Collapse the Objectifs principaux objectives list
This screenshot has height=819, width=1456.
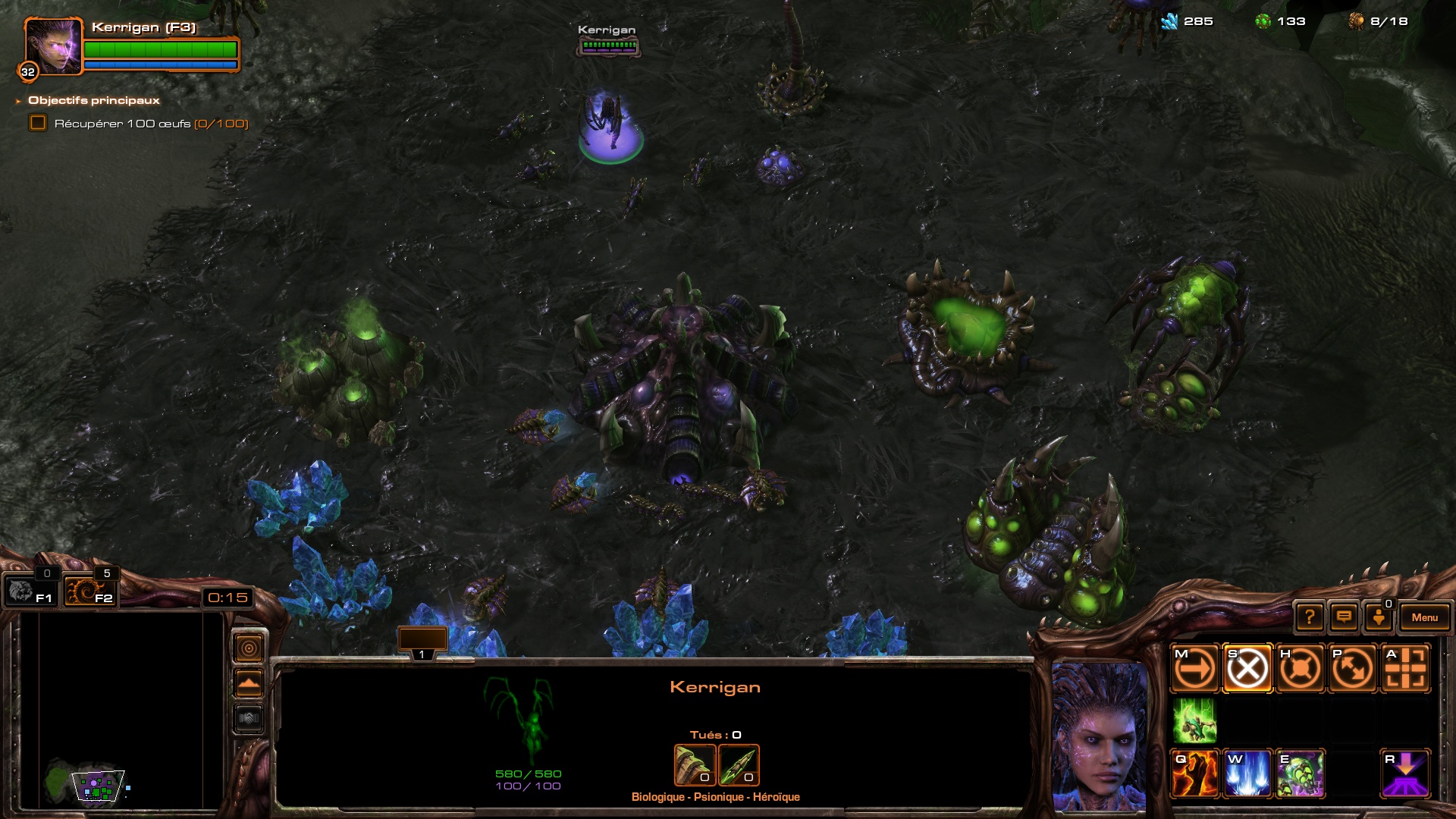(x=18, y=101)
